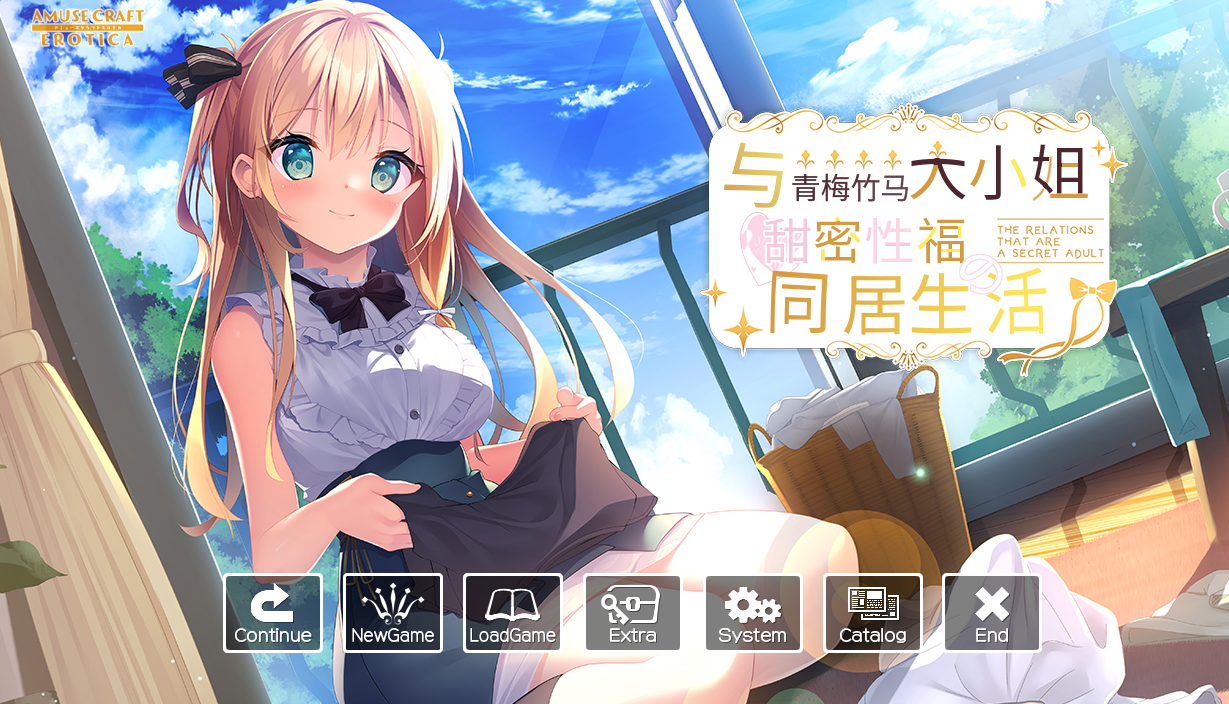Continue the last saved game
This screenshot has height=704, width=1229.
[272, 613]
